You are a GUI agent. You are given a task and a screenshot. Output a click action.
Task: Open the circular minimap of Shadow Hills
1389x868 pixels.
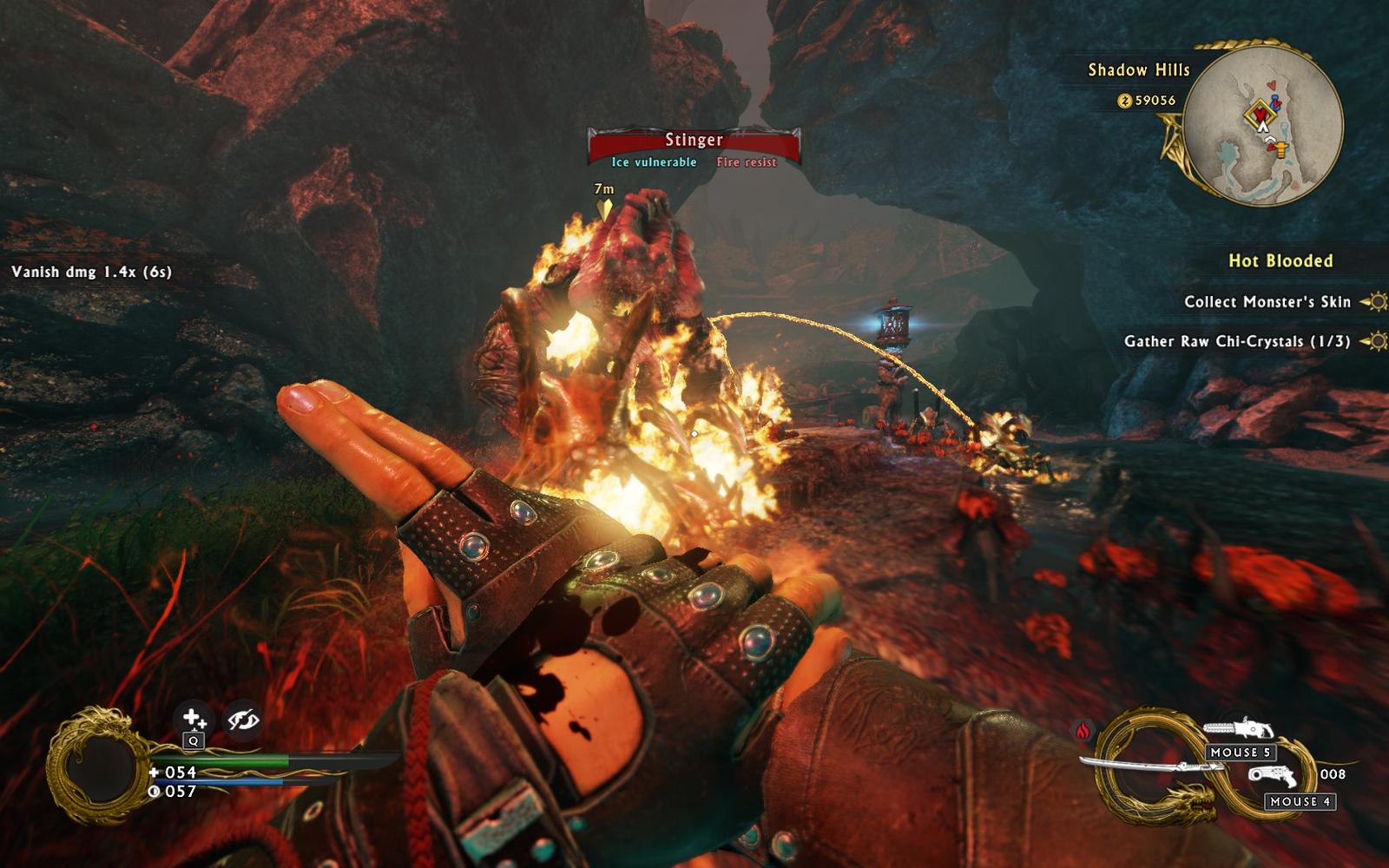click(1263, 127)
